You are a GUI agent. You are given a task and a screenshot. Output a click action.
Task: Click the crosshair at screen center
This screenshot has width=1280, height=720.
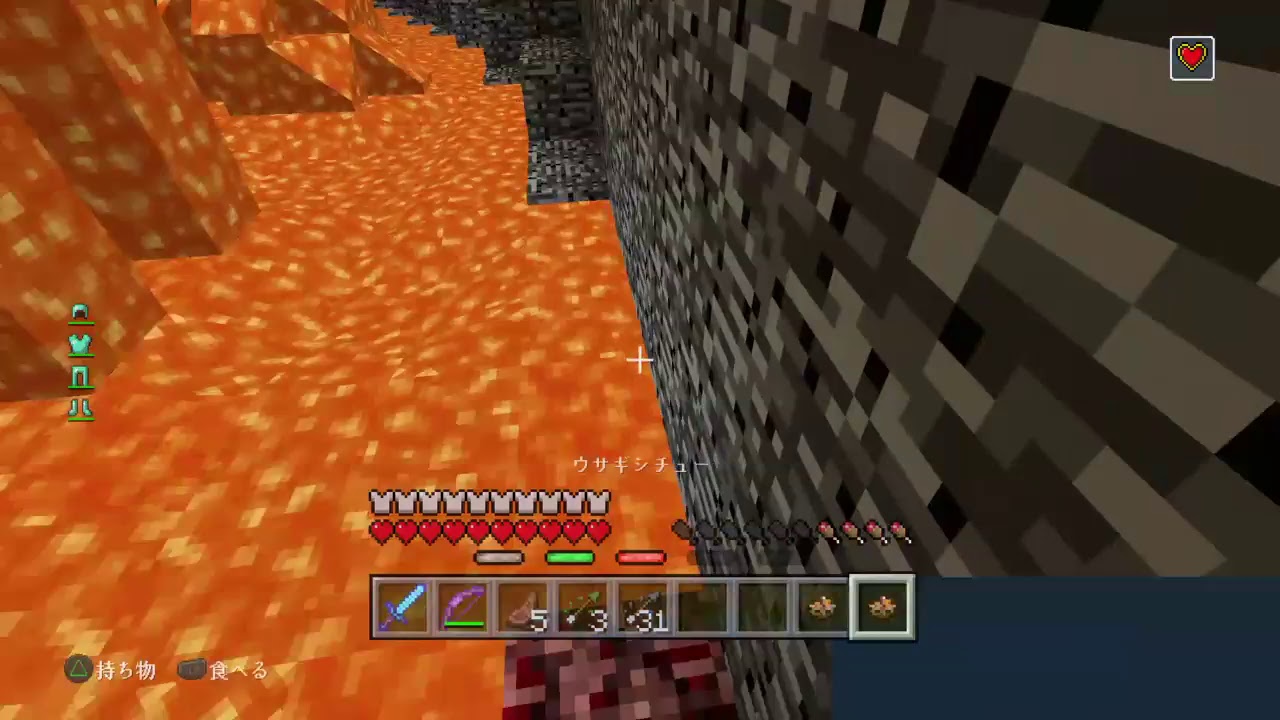tap(640, 360)
